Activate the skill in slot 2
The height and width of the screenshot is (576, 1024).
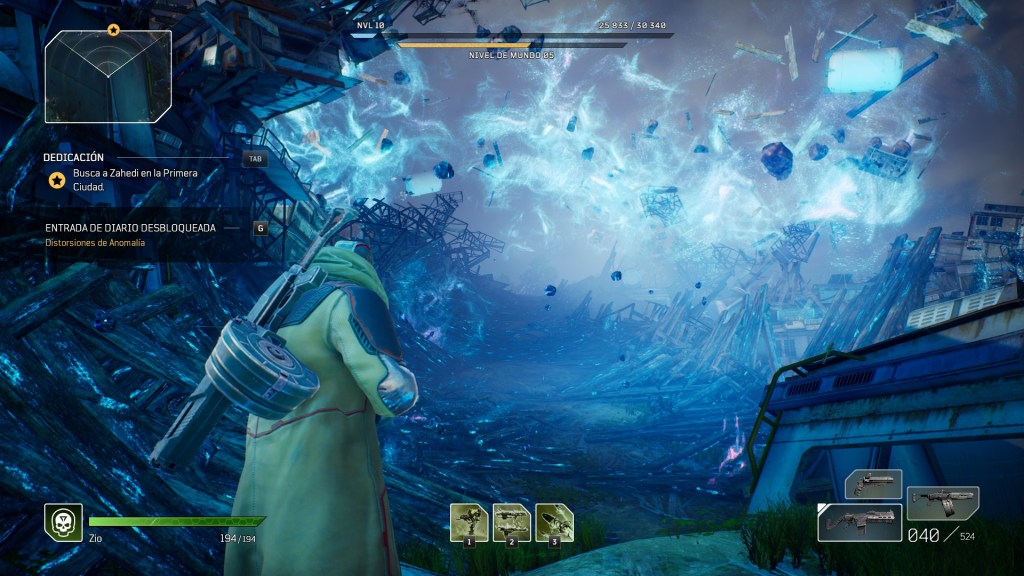(512, 522)
